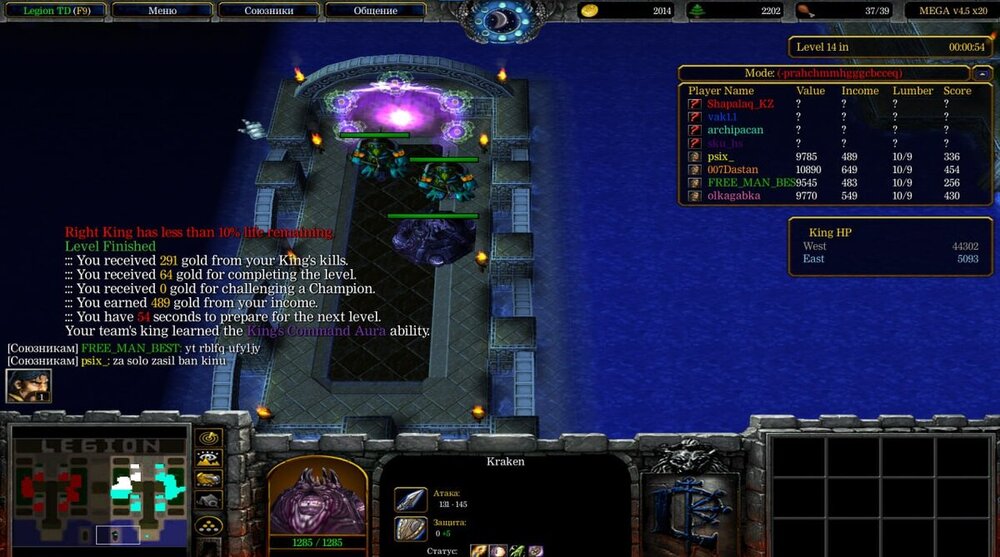The width and height of the screenshot is (1000, 557).
Task: Open the formation toggle button
Action: [209, 525]
